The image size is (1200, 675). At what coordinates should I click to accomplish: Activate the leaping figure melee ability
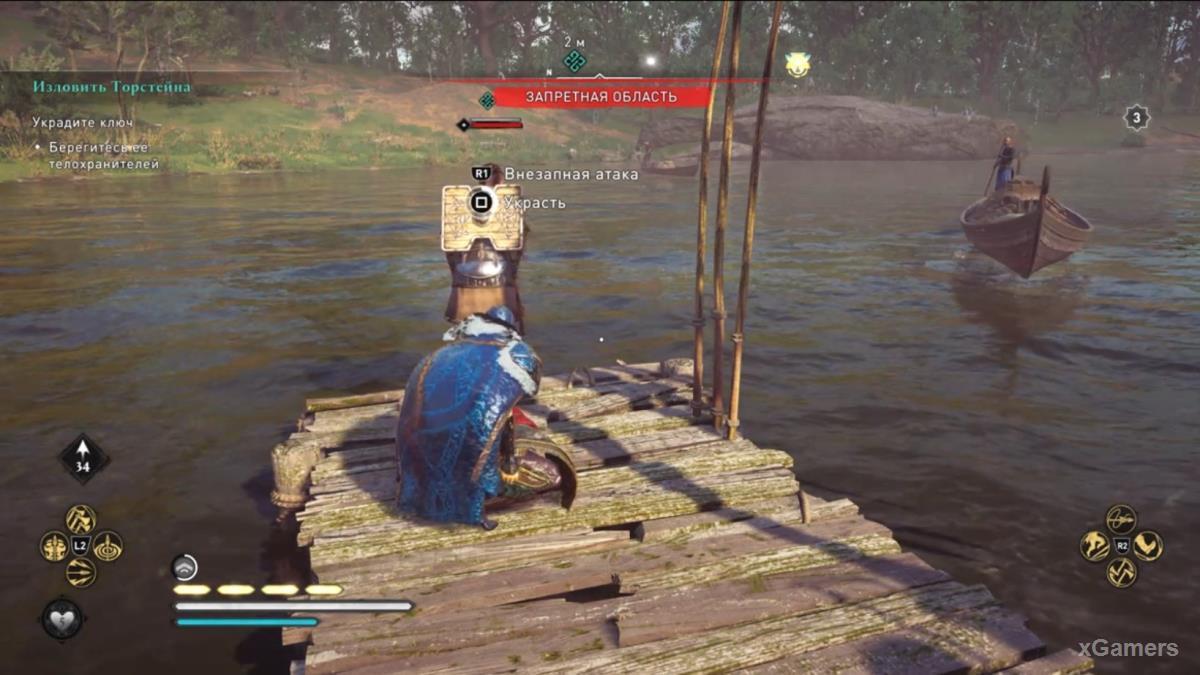[x=1095, y=546]
